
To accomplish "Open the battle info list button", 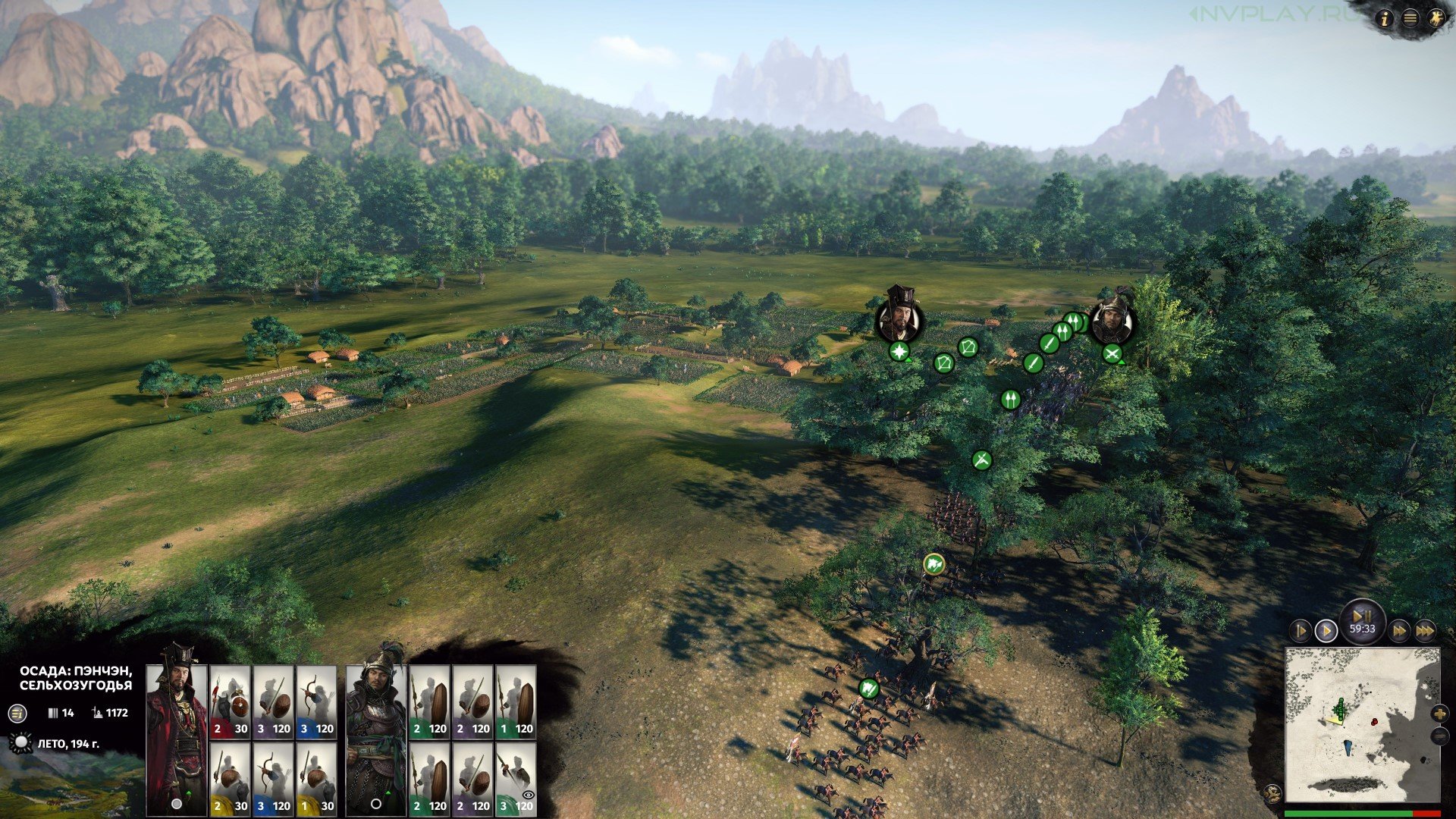I will (x=17, y=713).
